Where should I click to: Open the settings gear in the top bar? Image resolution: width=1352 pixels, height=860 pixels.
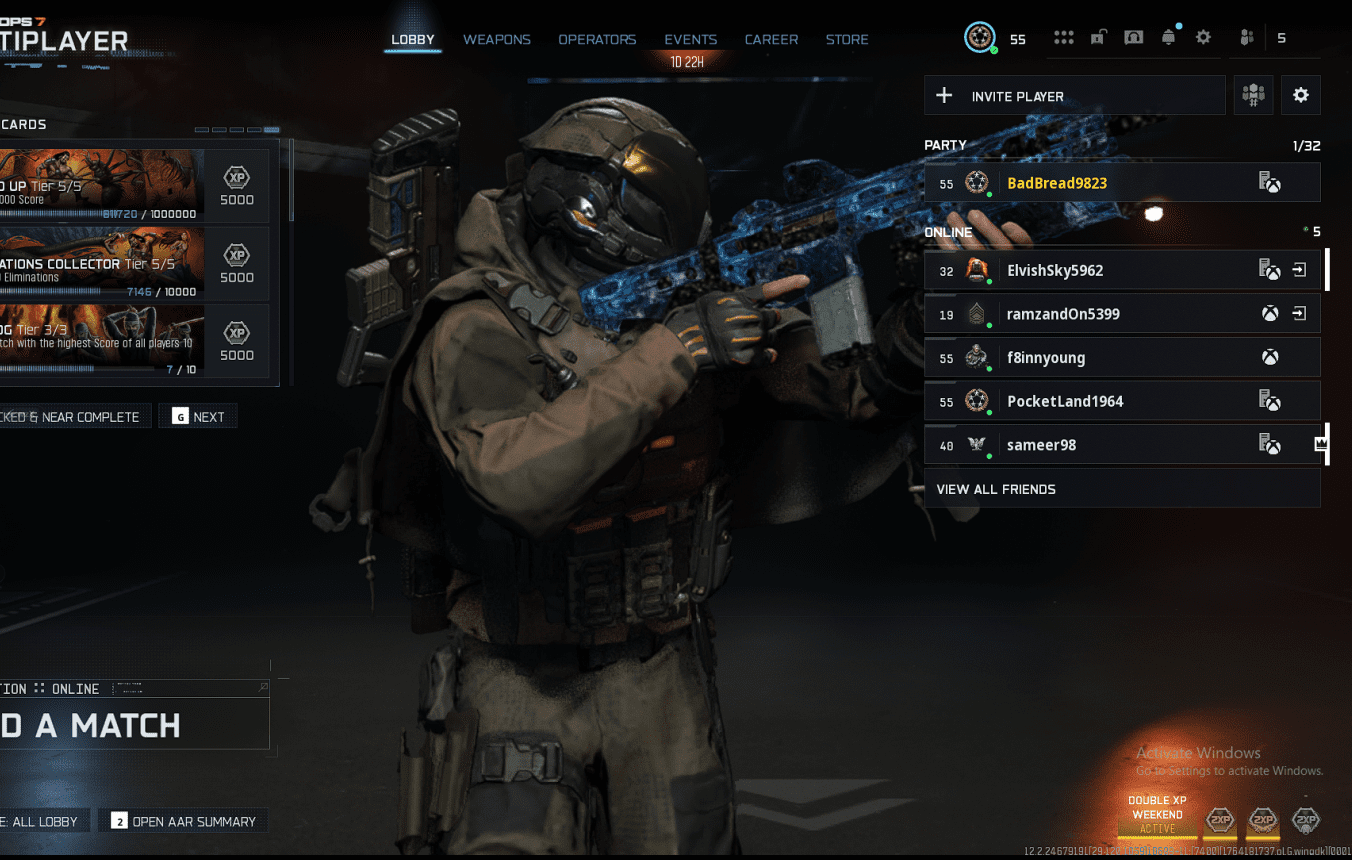point(1203,36)
